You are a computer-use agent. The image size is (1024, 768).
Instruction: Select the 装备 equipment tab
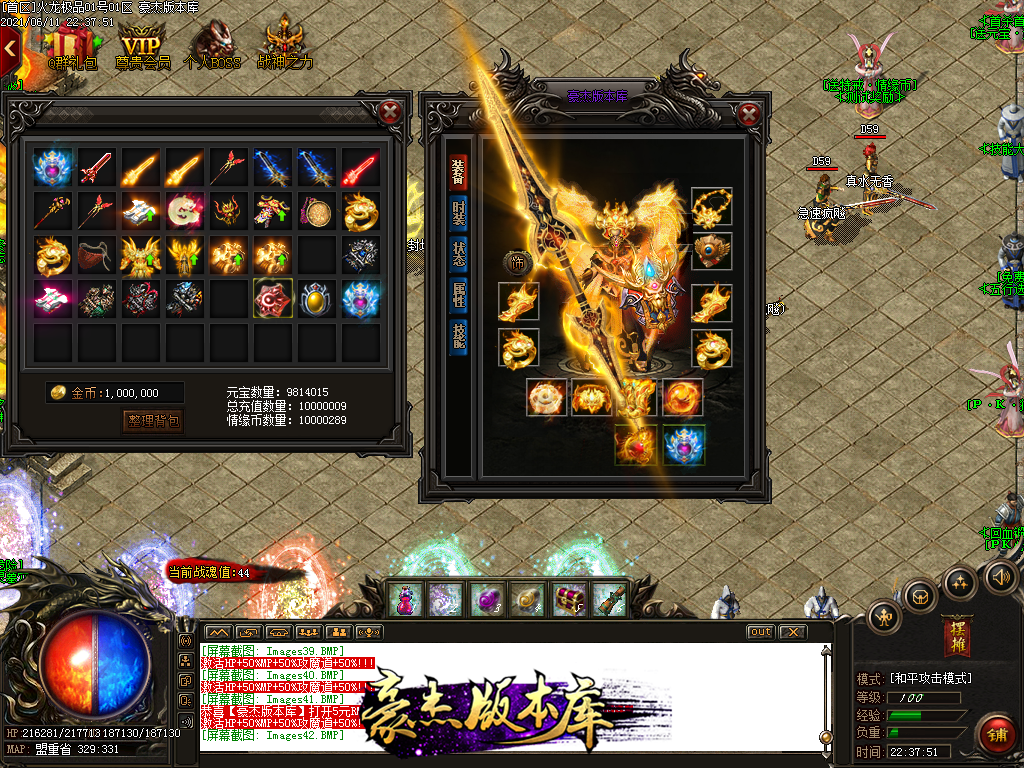458,171
